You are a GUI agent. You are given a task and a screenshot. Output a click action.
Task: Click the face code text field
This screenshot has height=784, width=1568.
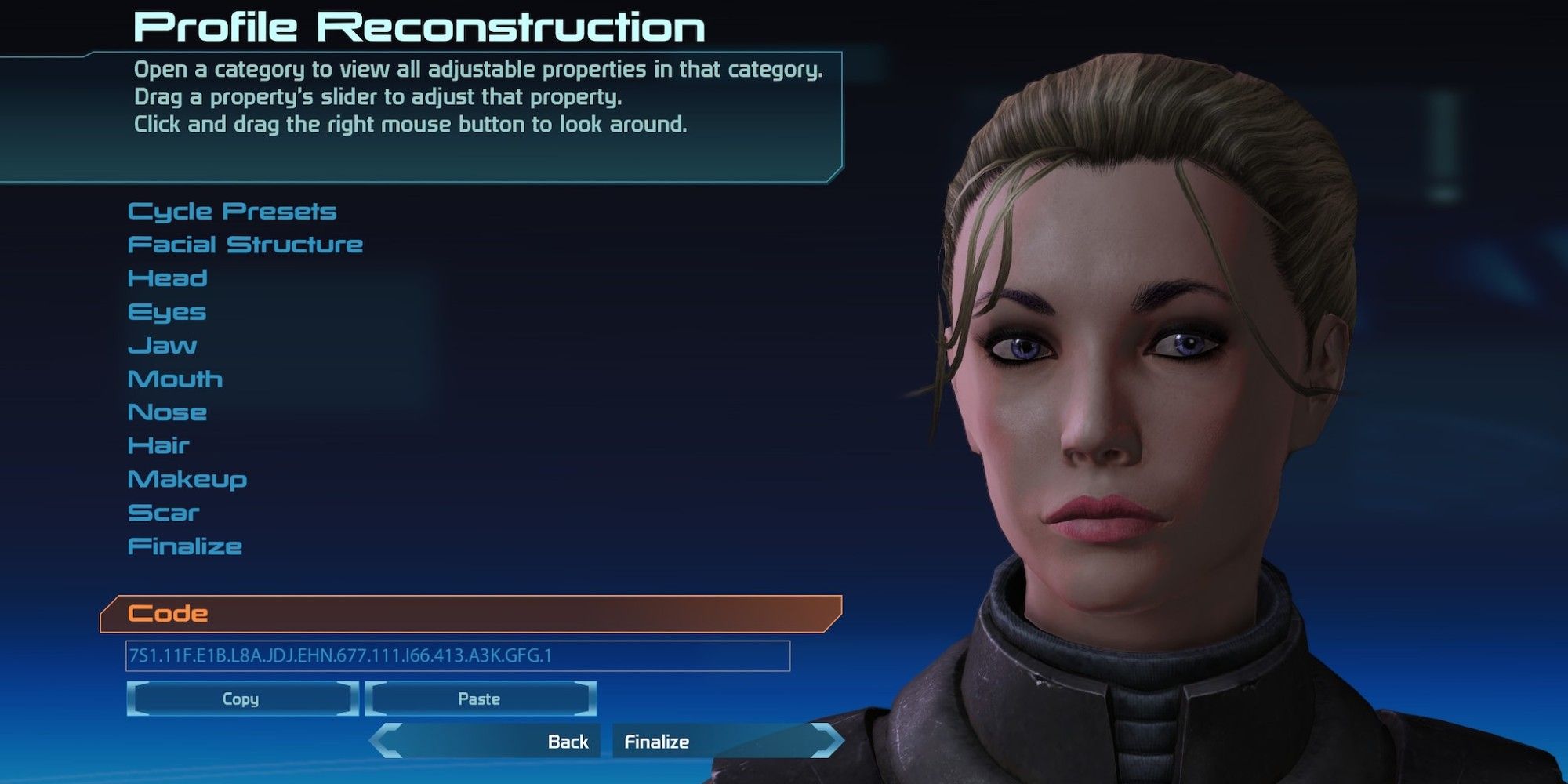coord(458,656)
